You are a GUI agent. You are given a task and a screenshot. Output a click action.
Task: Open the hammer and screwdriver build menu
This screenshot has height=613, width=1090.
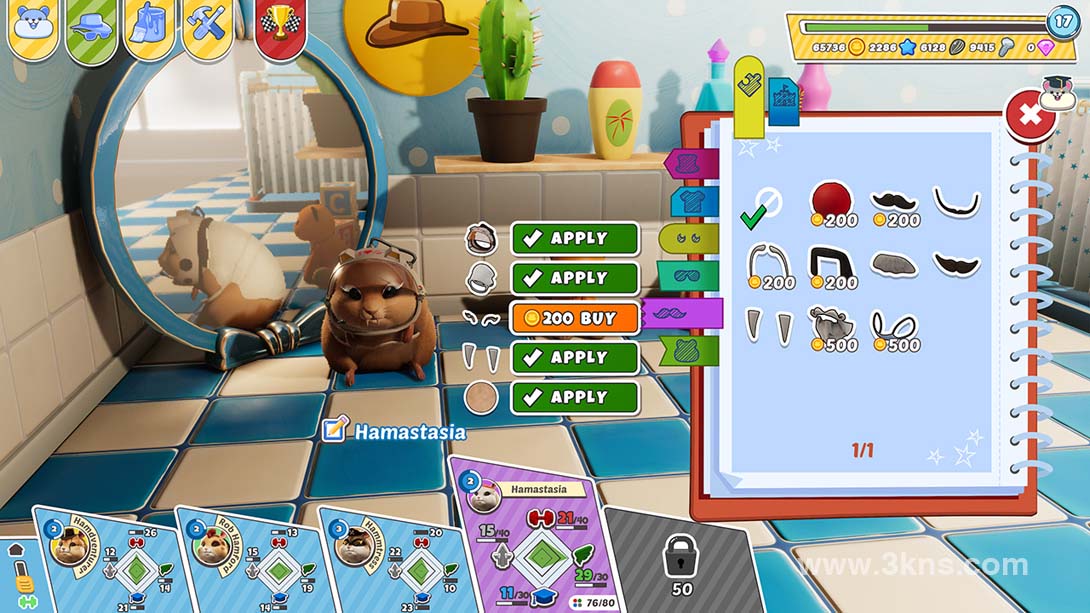pyautogui.click(x=209, y=25)
